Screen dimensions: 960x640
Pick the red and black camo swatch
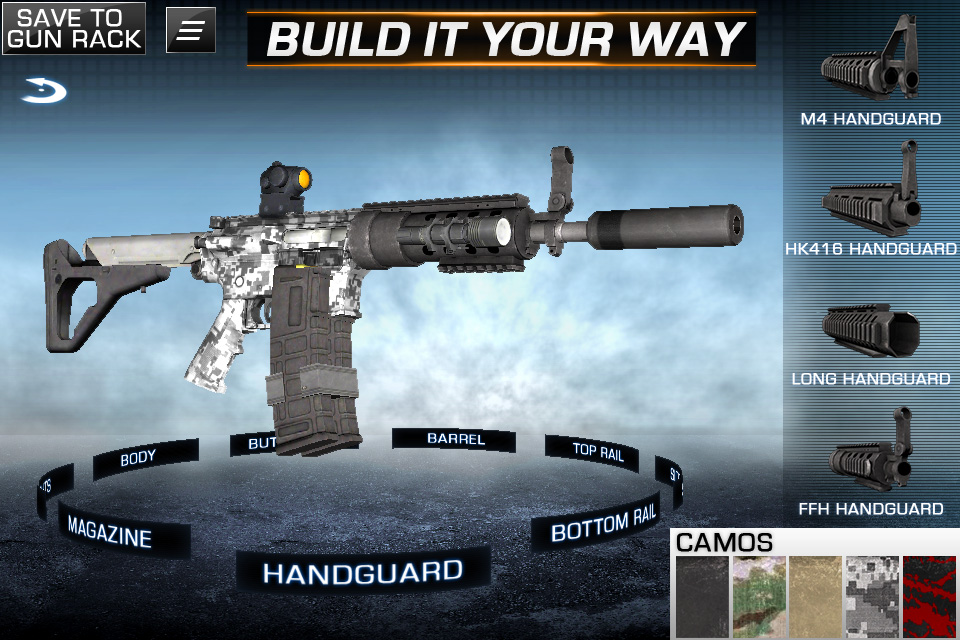[x=929, y=597]
